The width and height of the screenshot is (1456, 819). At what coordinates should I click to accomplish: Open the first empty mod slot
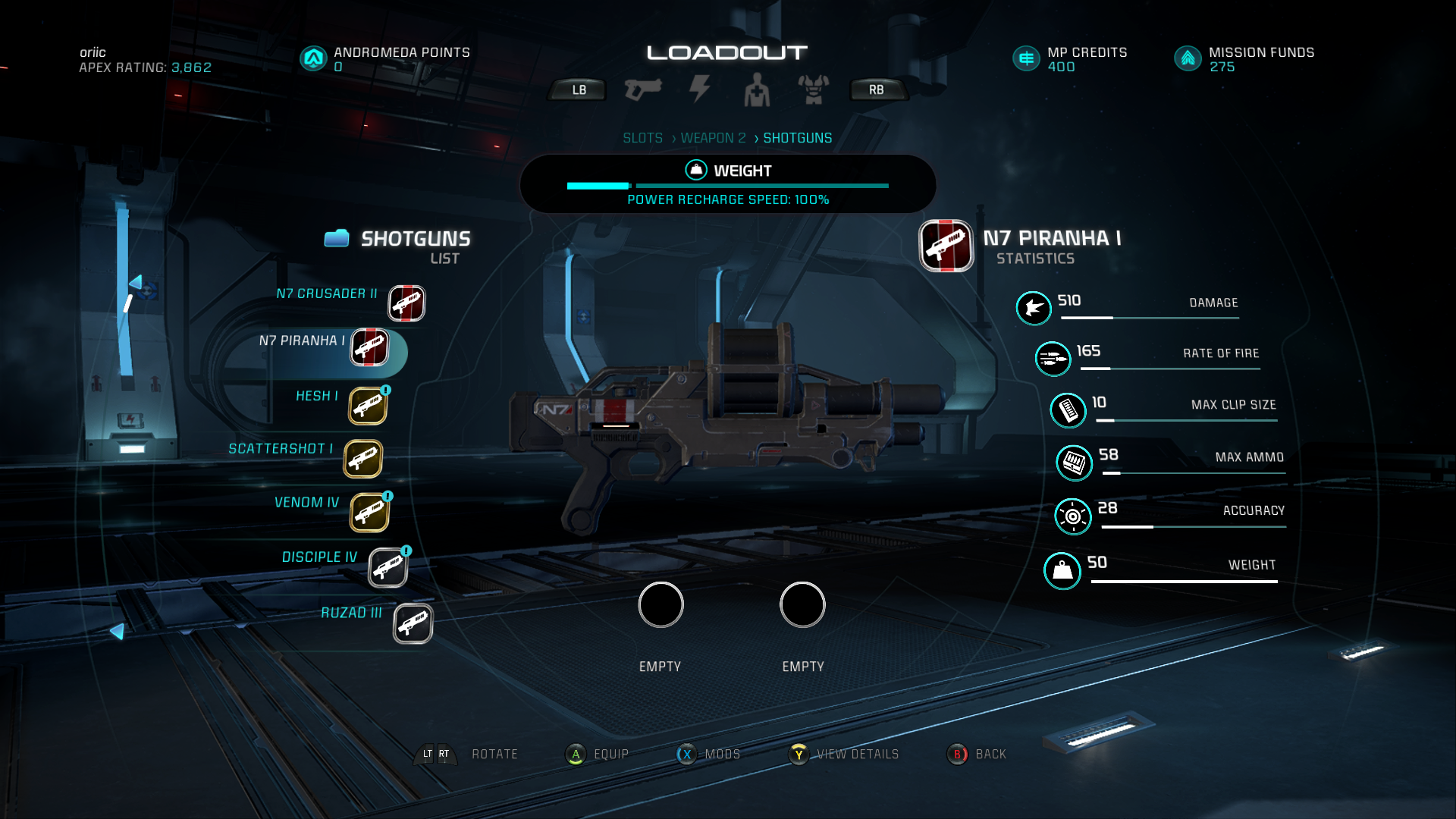pos(661,605)
